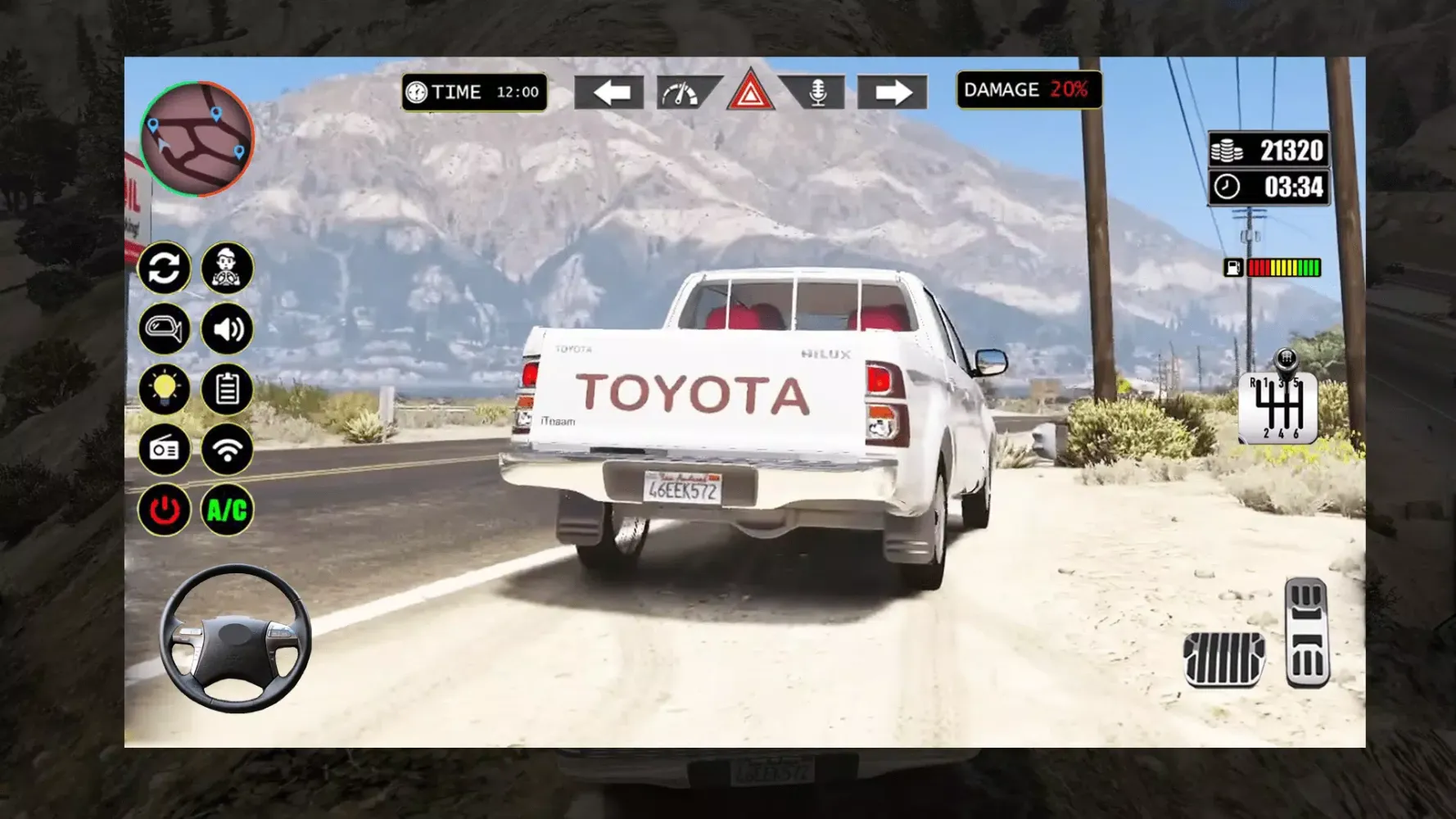Mute sound via the speaker icon
1456x819 pixels.
point(227,329)
